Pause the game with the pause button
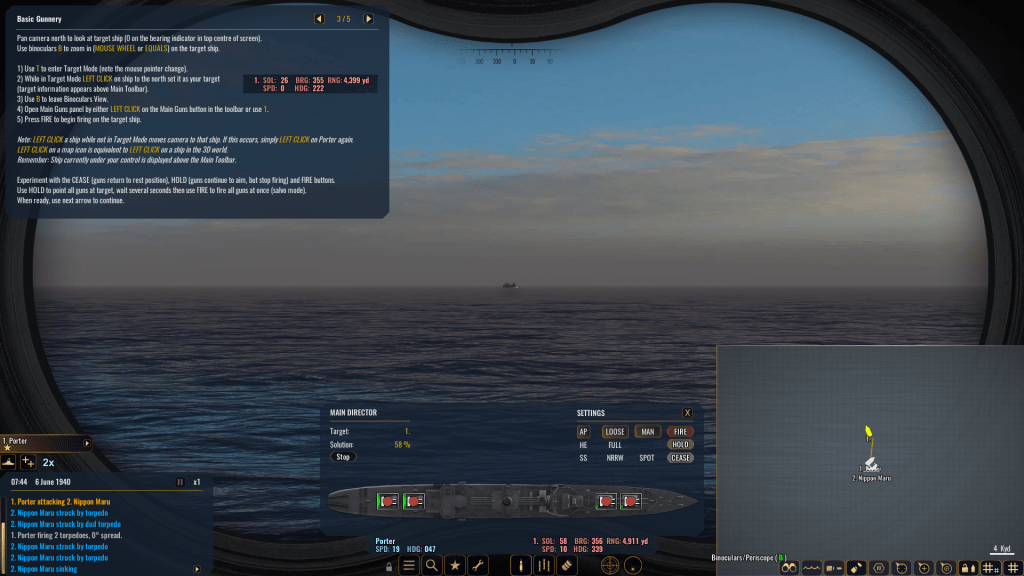 (x=180, y=481)
